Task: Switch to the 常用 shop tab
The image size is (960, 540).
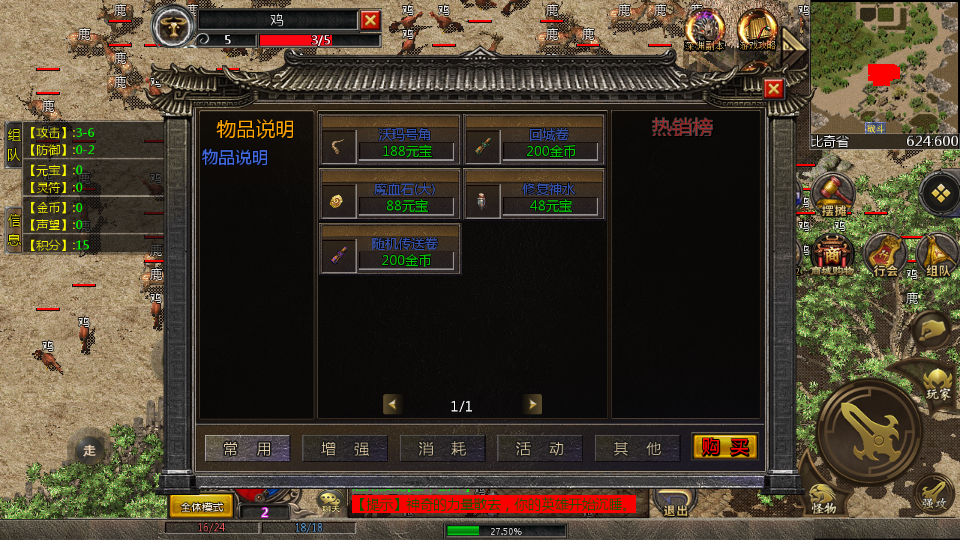Action: tap(247, 448)
